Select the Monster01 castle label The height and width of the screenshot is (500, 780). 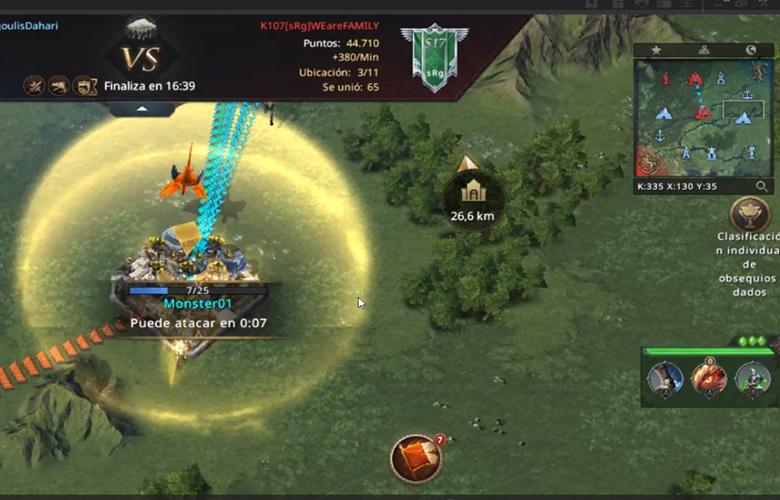197,304
